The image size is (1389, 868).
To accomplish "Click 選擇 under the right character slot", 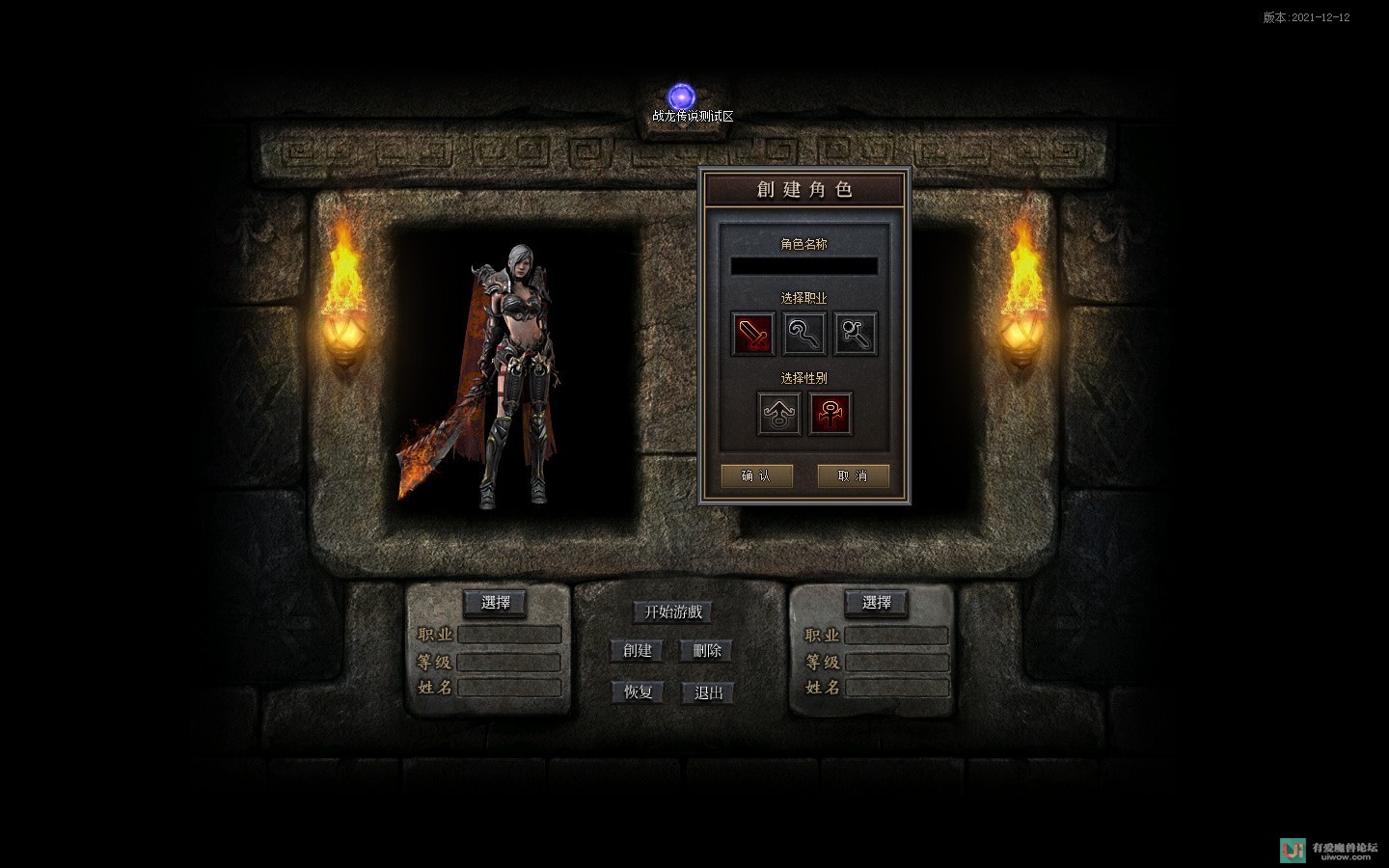I will click(x=877, y=603).
